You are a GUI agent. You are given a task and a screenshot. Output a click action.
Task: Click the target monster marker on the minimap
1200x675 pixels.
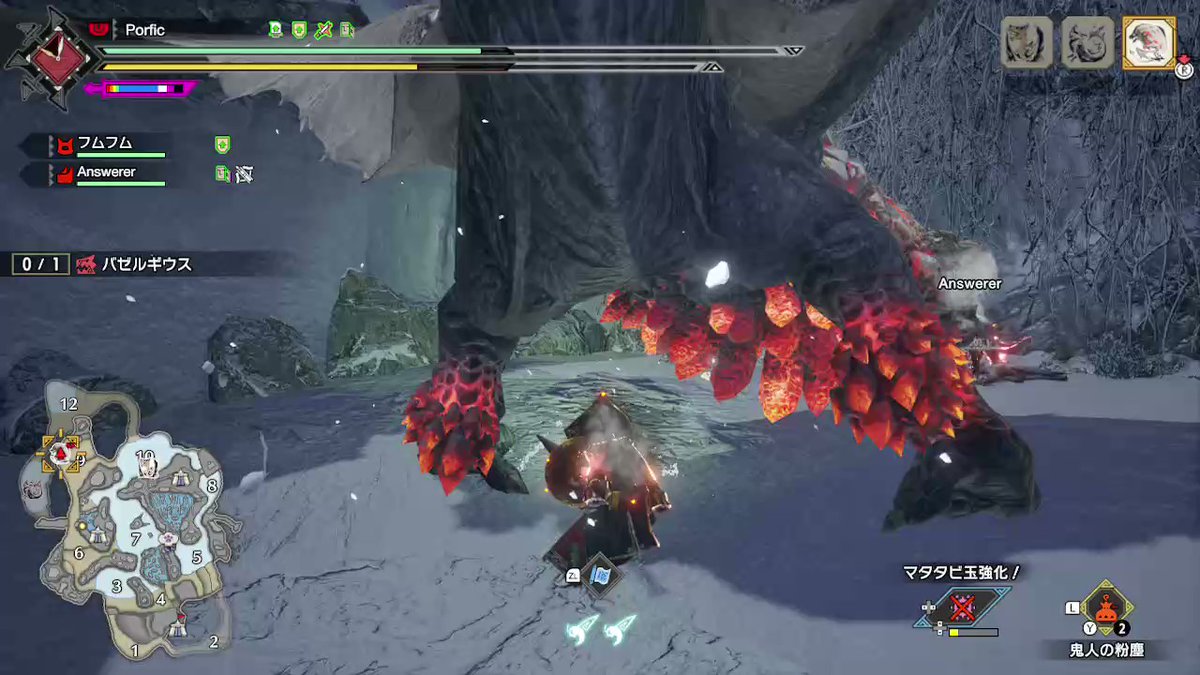[x=58, y=454]
